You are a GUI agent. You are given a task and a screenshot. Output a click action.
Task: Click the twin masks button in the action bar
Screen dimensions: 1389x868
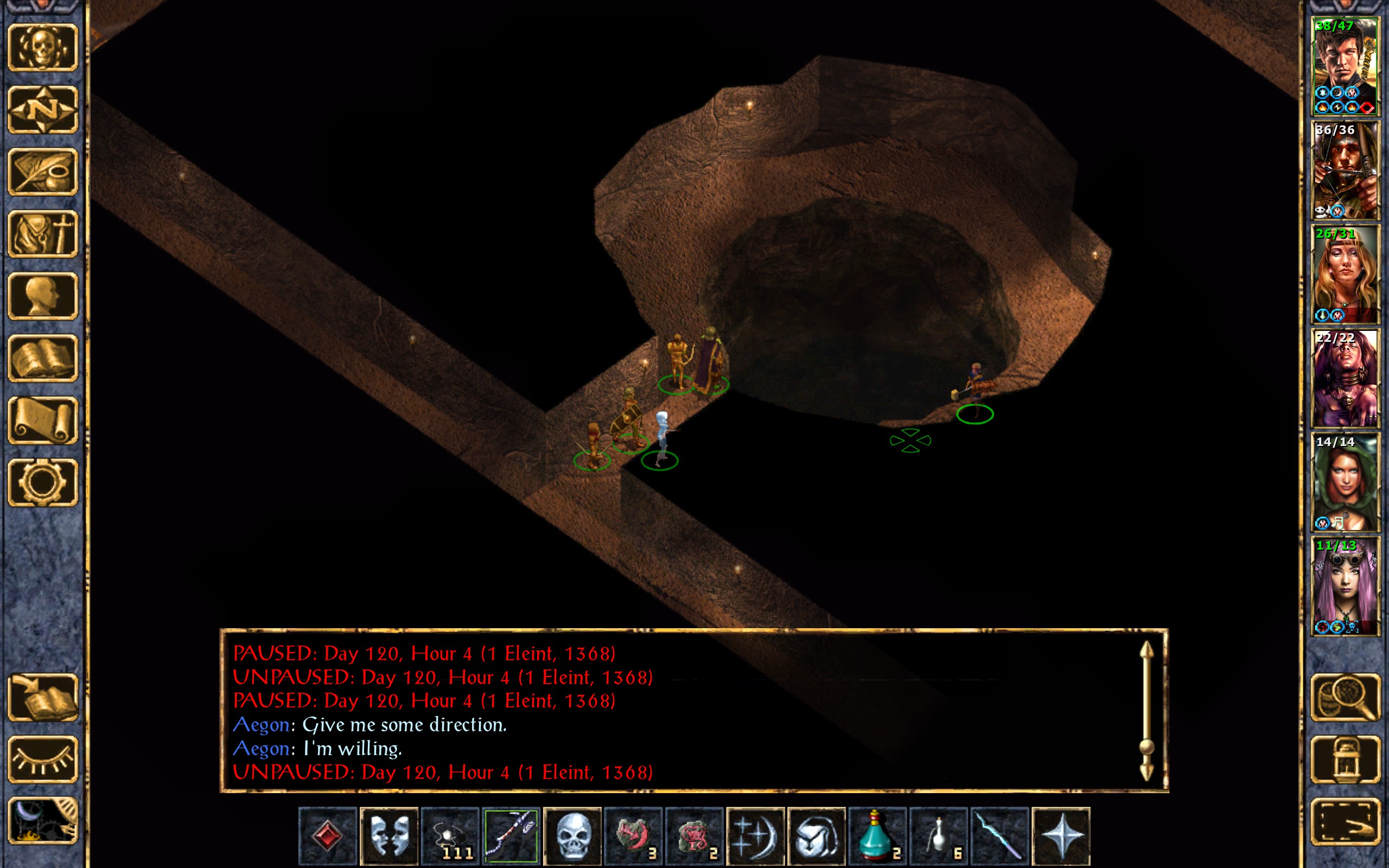[388, 835]
